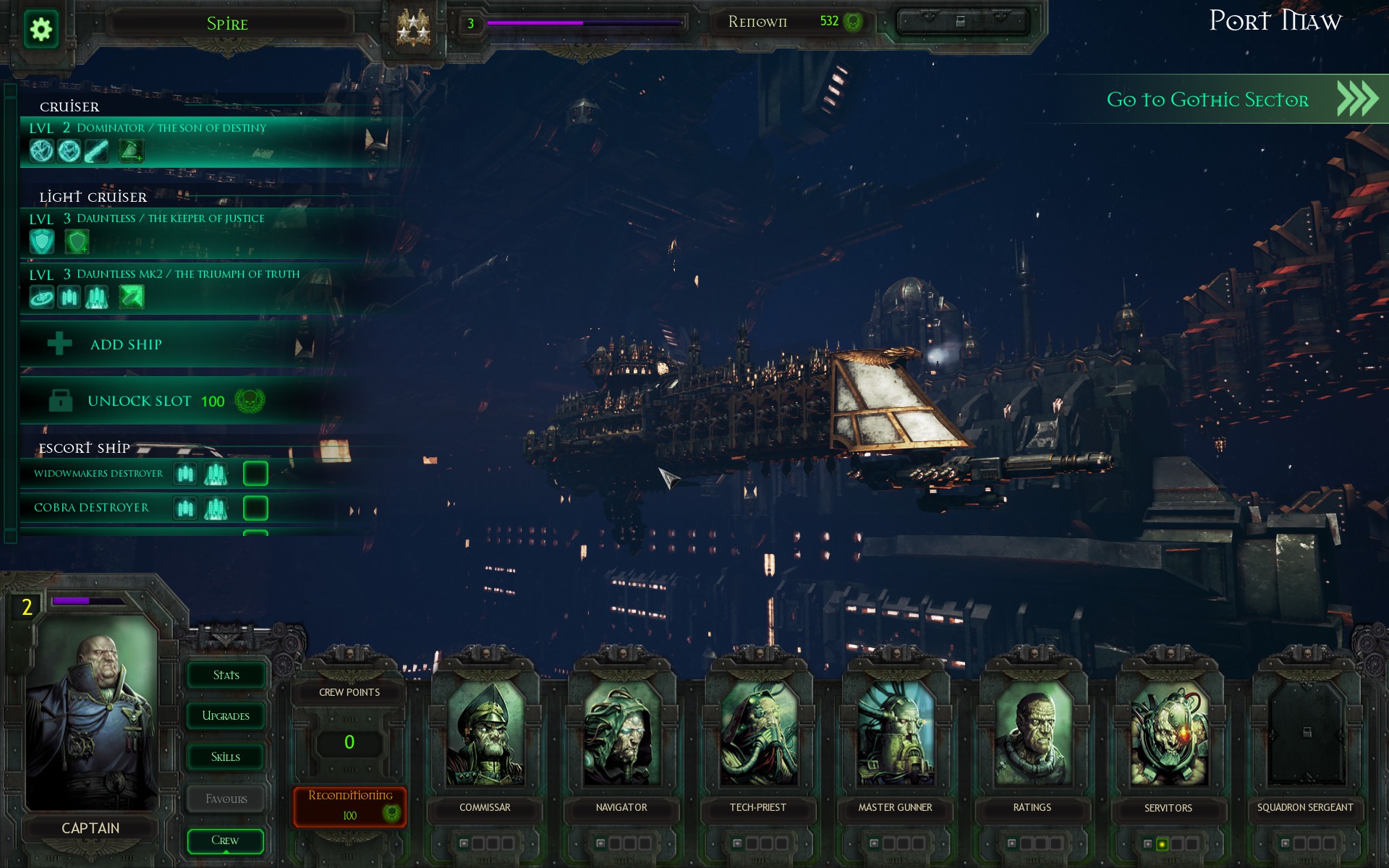Toggle the Cobra Destroyer escort checkbox

[255, 508]
